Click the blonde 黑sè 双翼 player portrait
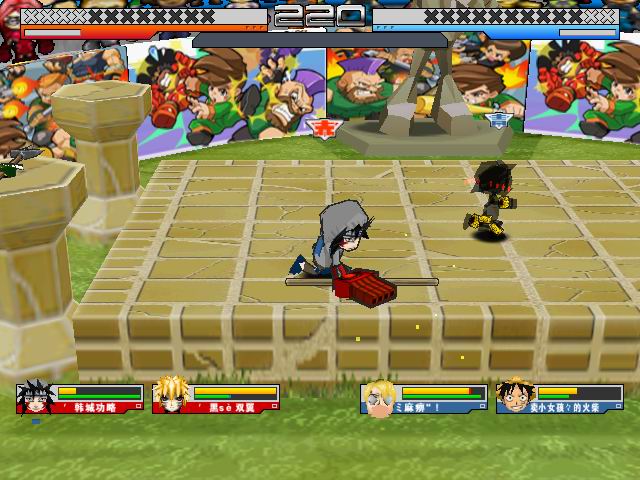 point(169,397)
